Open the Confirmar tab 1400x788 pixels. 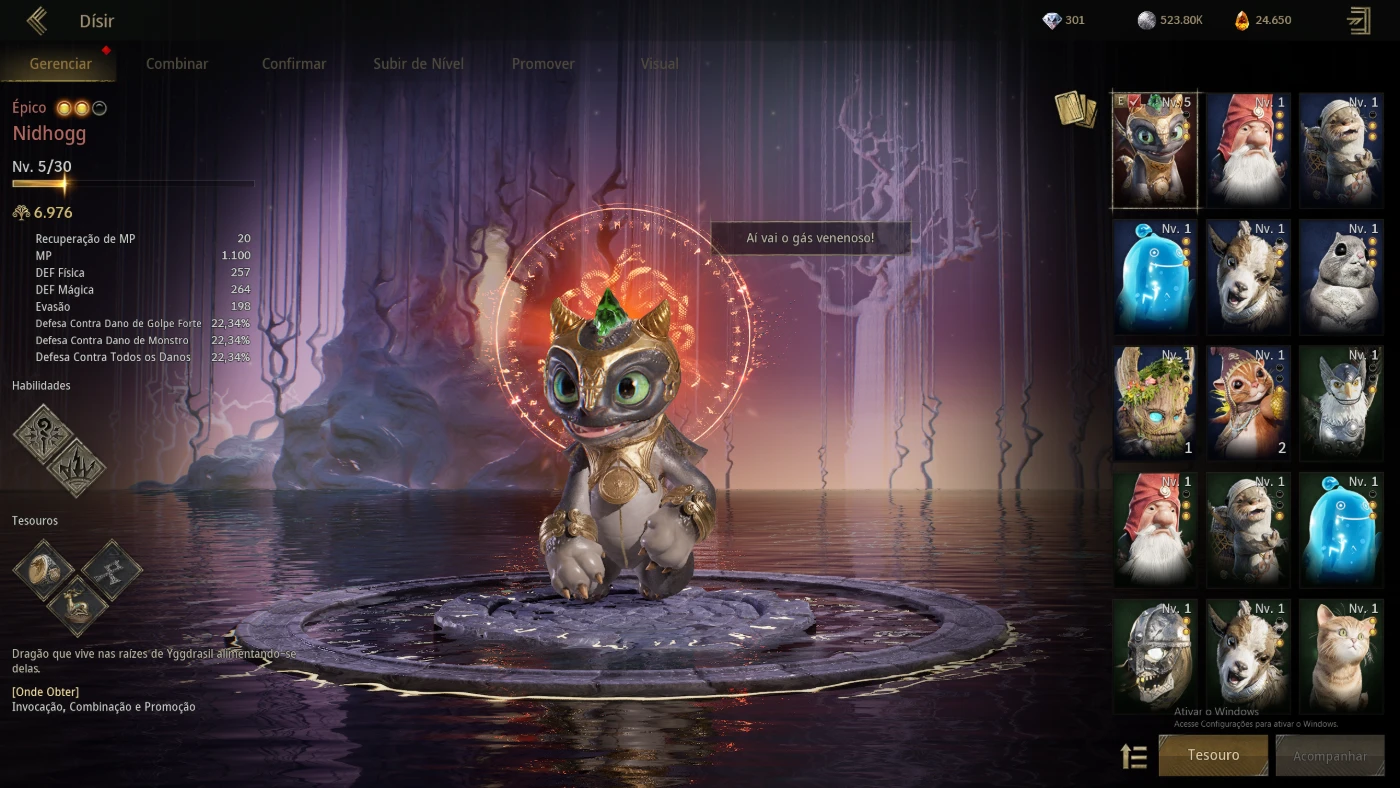[x=294, y=63]
